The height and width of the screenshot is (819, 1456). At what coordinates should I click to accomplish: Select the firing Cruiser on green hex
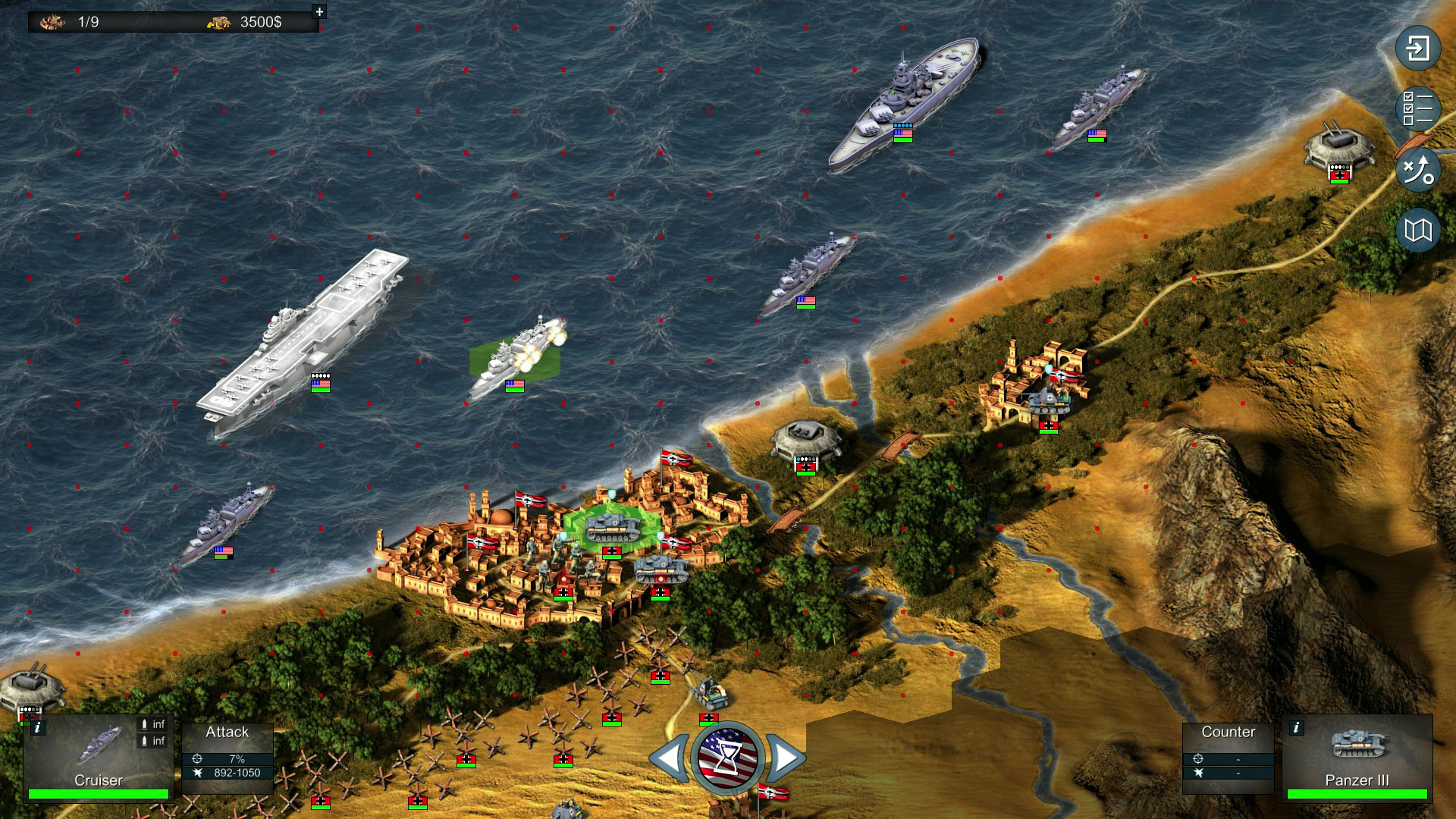pos(516,358)
